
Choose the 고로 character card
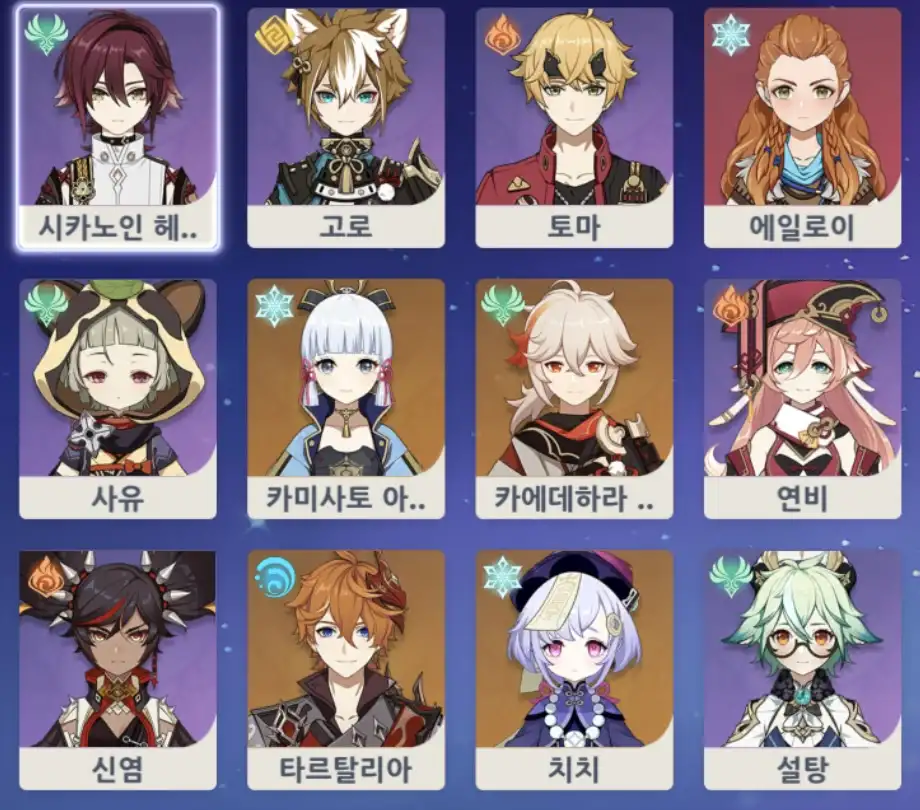(346, 128)
